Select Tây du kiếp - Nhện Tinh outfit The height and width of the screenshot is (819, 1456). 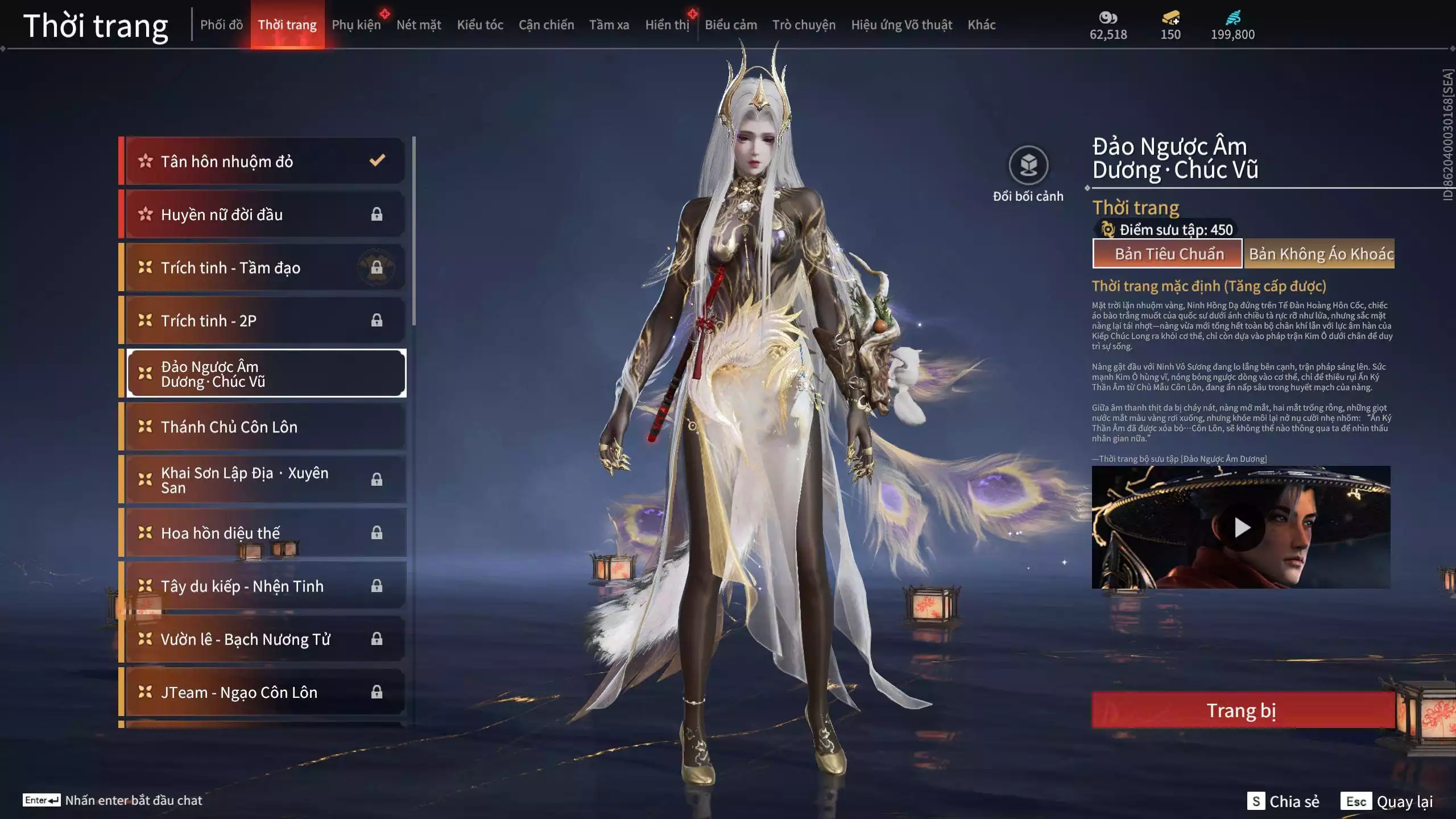264,586
